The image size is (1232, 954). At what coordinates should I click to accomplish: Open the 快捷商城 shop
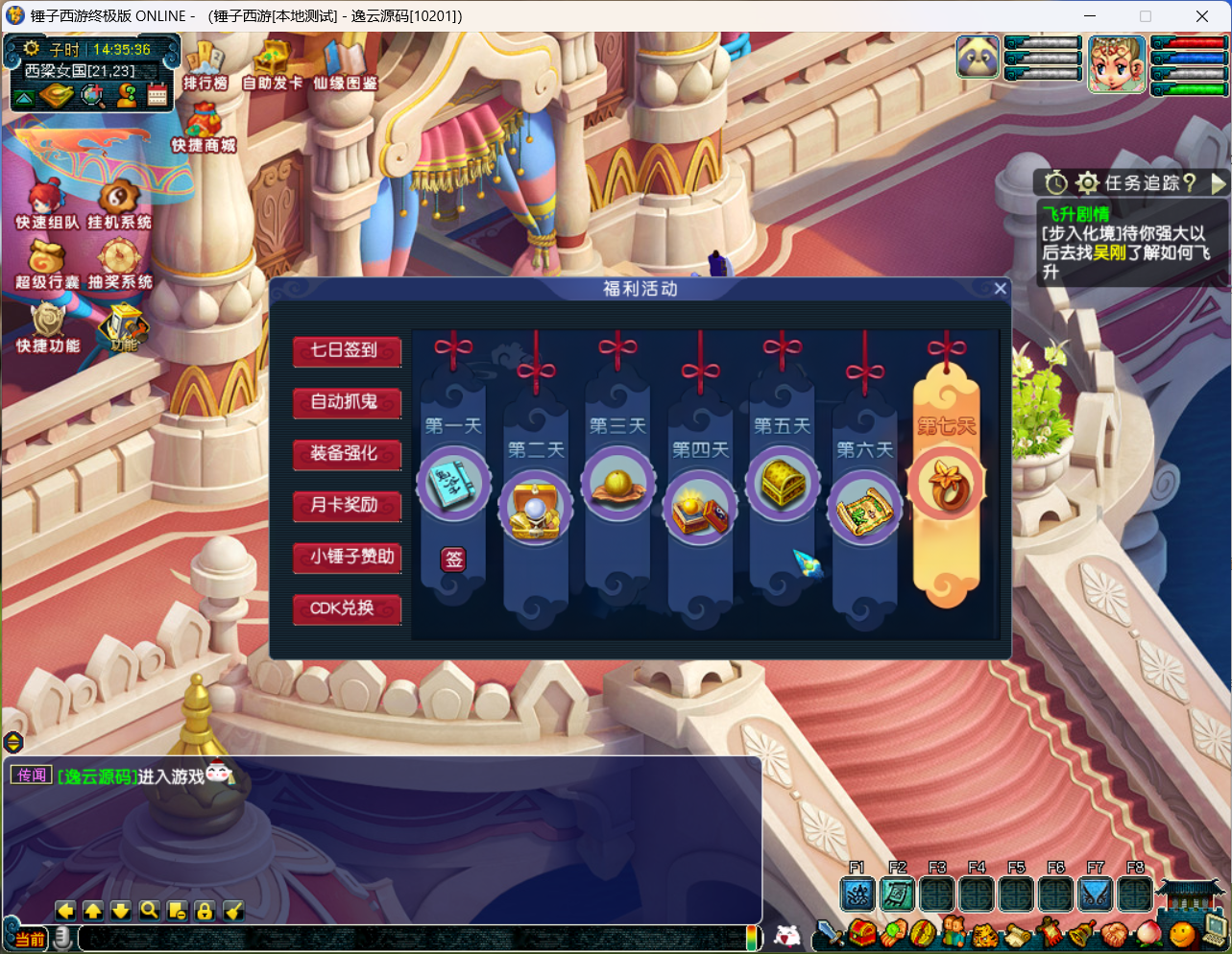coord(204,129)
